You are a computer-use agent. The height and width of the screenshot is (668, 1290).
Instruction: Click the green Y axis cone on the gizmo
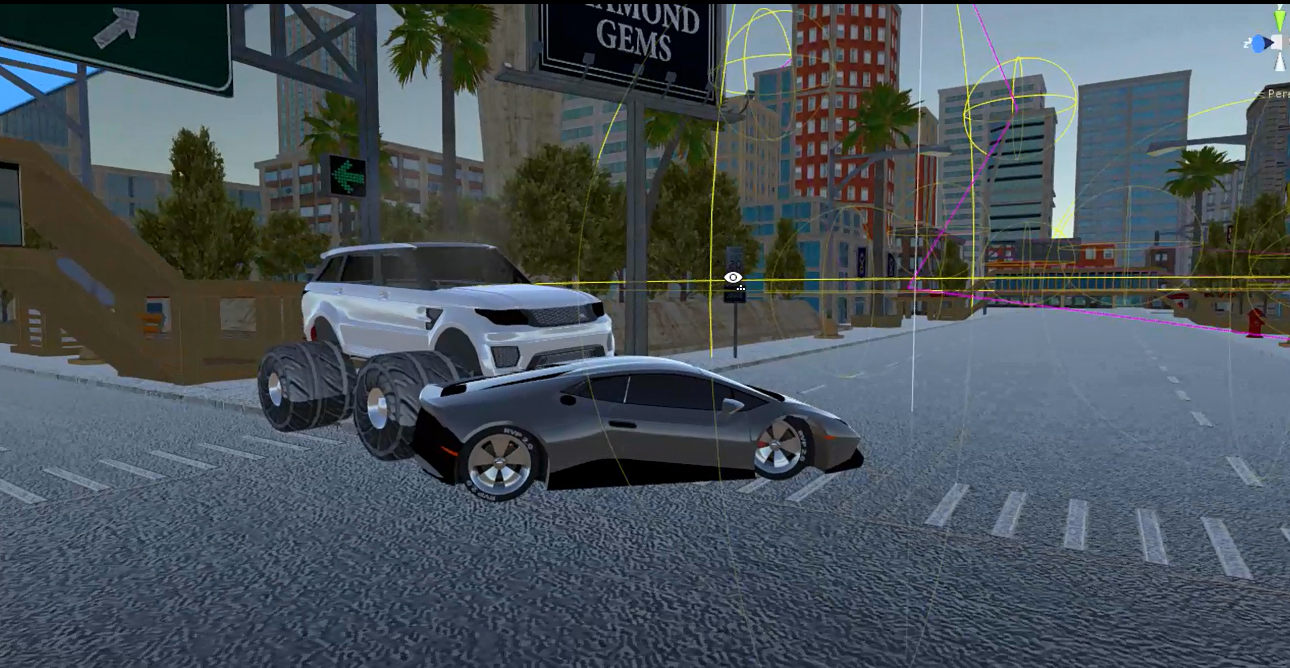click(x=1280, y=20)
